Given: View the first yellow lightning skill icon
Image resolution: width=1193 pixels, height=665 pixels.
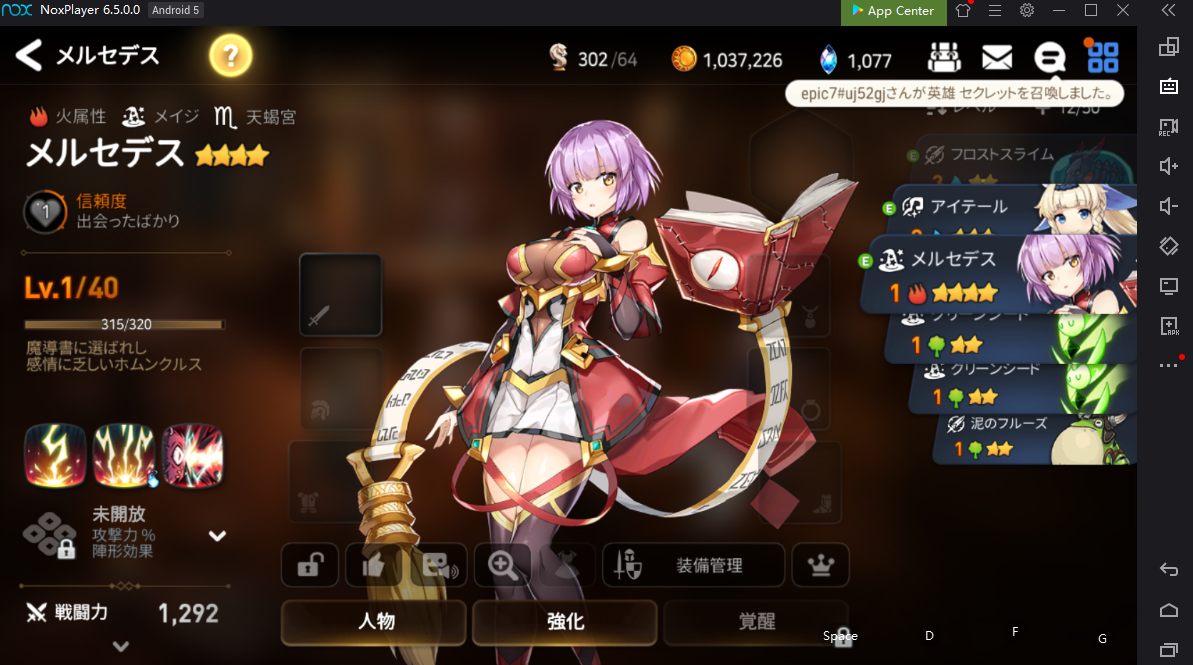Looking at the screenshot, I should (55, 454).
